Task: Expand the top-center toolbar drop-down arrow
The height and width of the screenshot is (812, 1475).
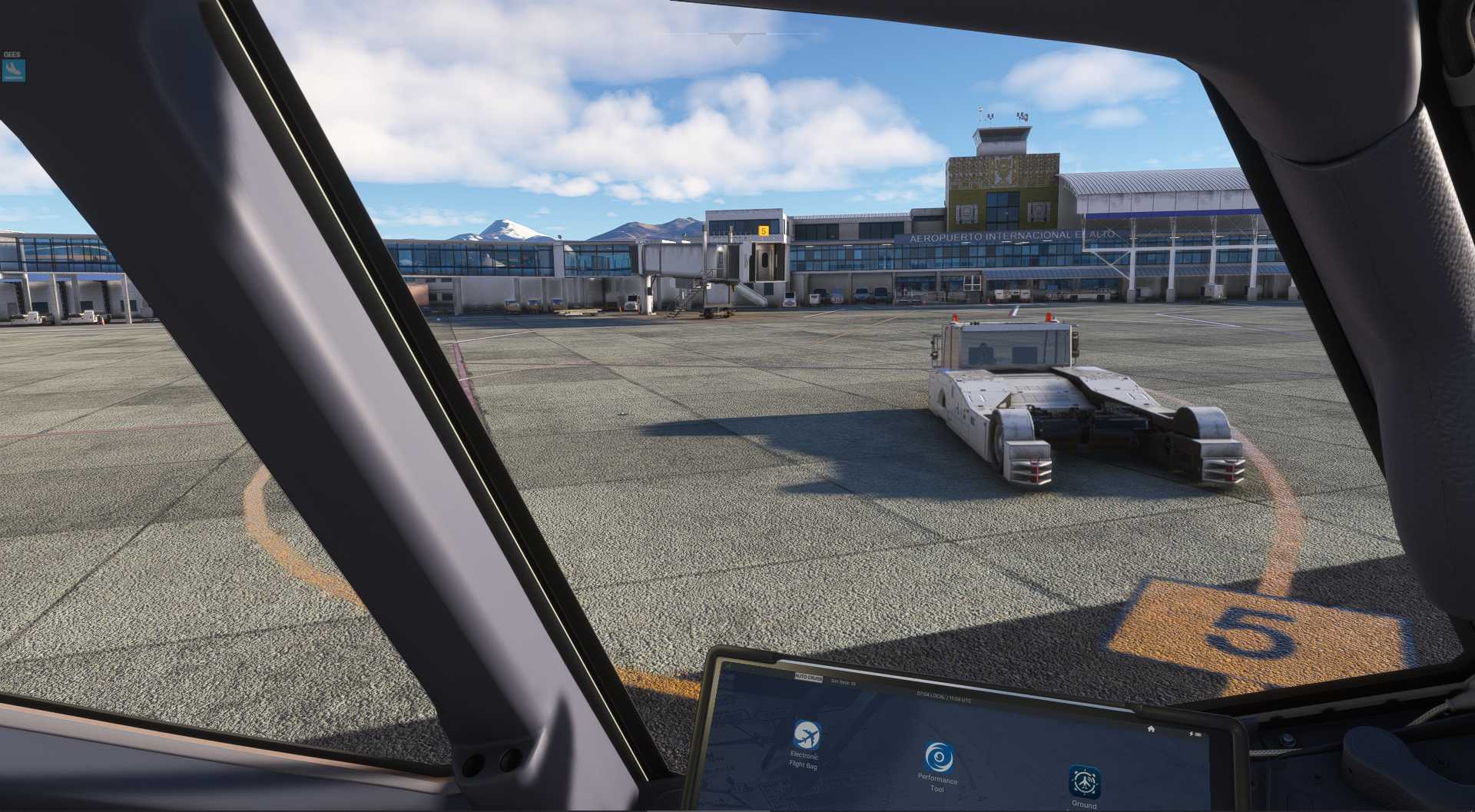Action: click(736, 38)
